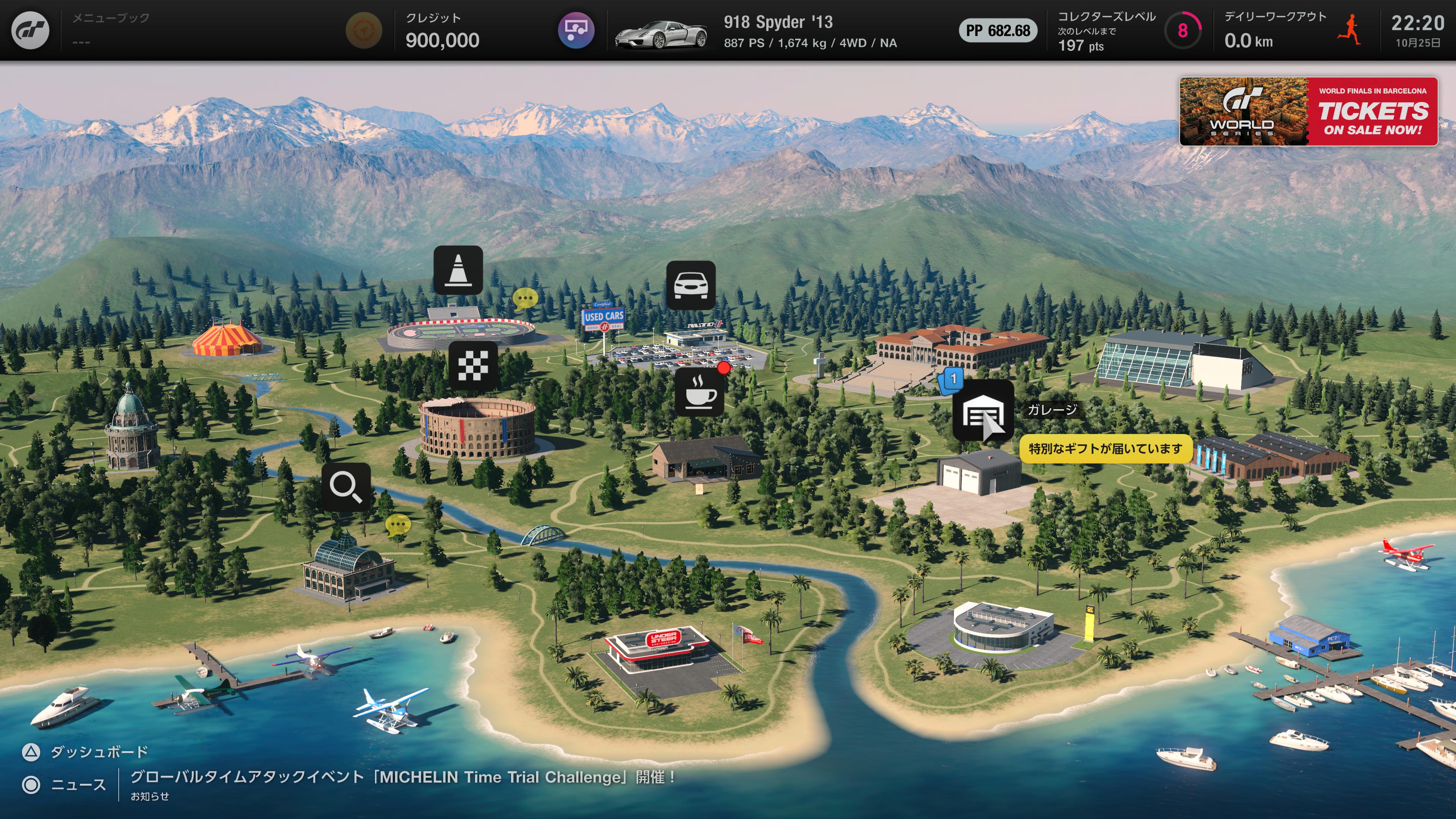The image size is (1456, 819).
Task: Open the GT Café coffee cup icon
Action: pyautogui.click(x=699, y=392)
